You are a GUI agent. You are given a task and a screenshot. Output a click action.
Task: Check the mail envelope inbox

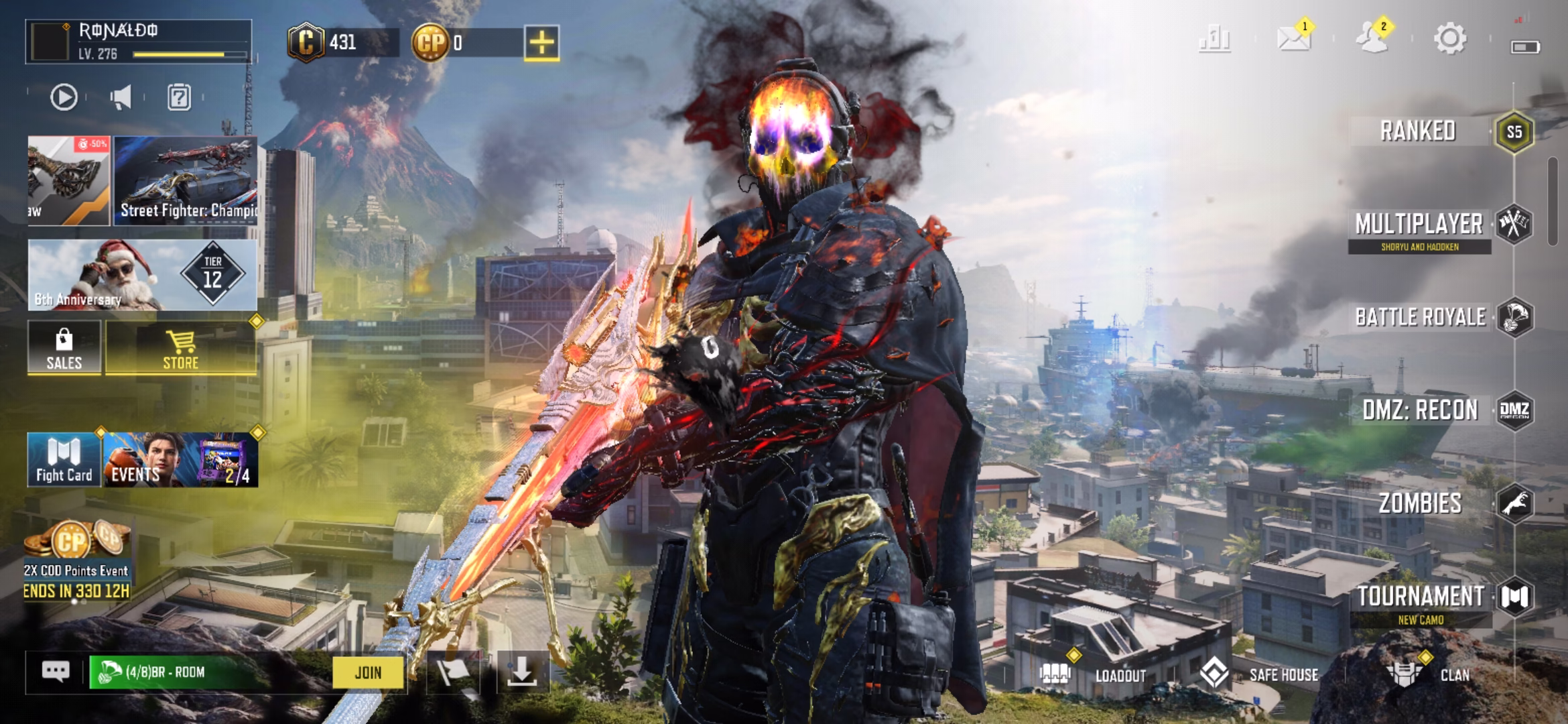[x=1293, y=39]
